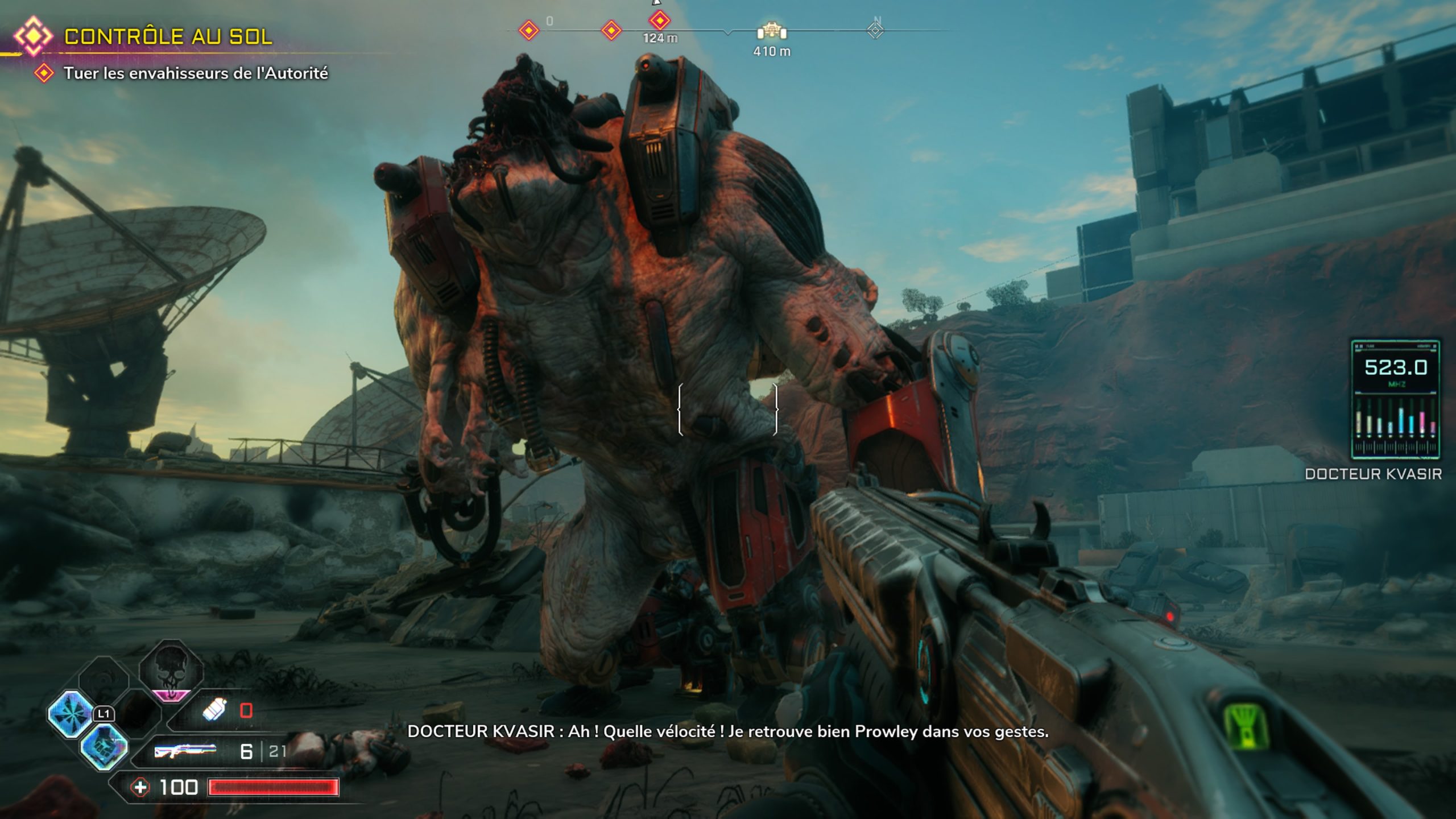Image resolution: width=1456 pixels, height=819 pixels.
Task: Select the vehicle marker on the compass
Action: 771,31
